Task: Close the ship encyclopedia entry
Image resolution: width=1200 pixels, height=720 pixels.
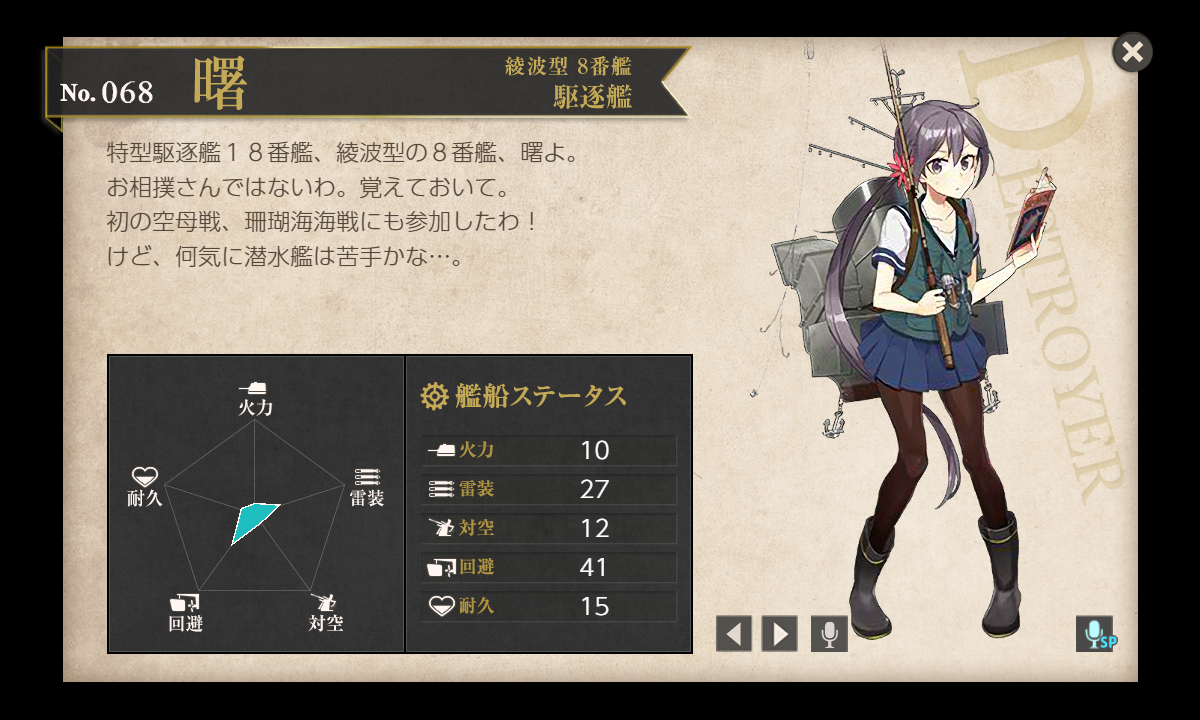Action: (x=1132, y=52)
